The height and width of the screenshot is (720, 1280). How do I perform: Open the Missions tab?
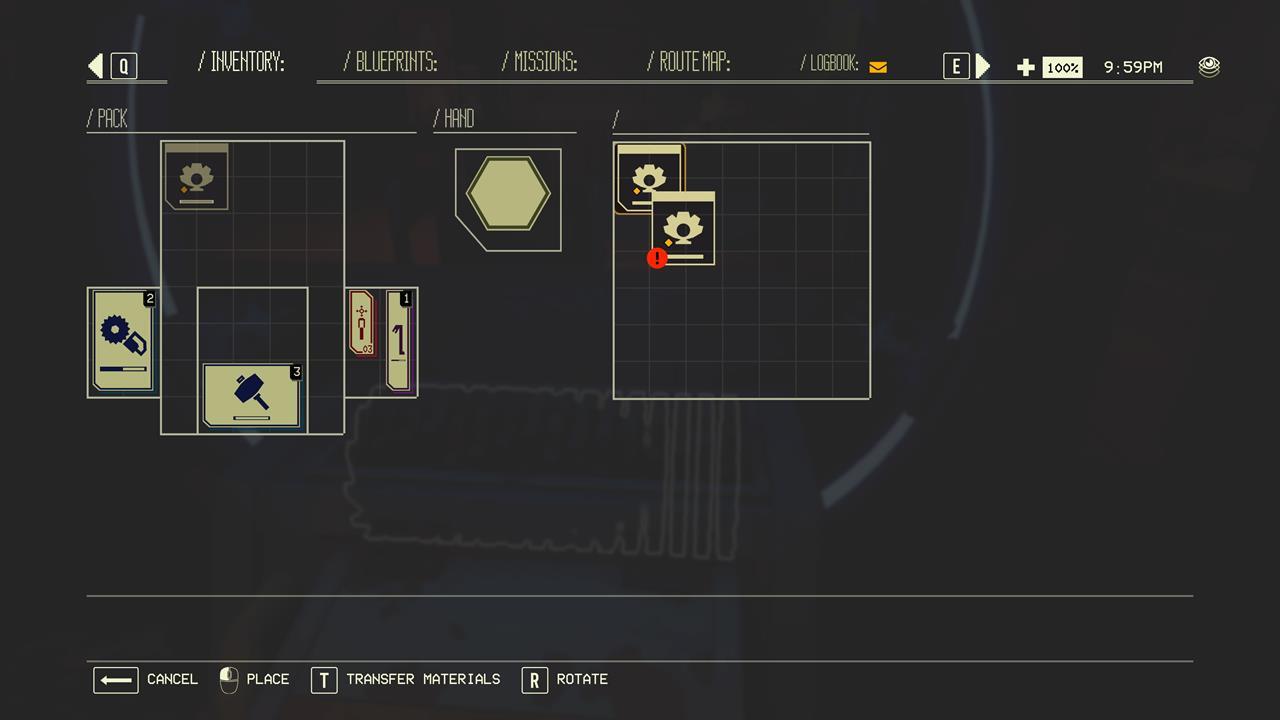pos(540,63)
